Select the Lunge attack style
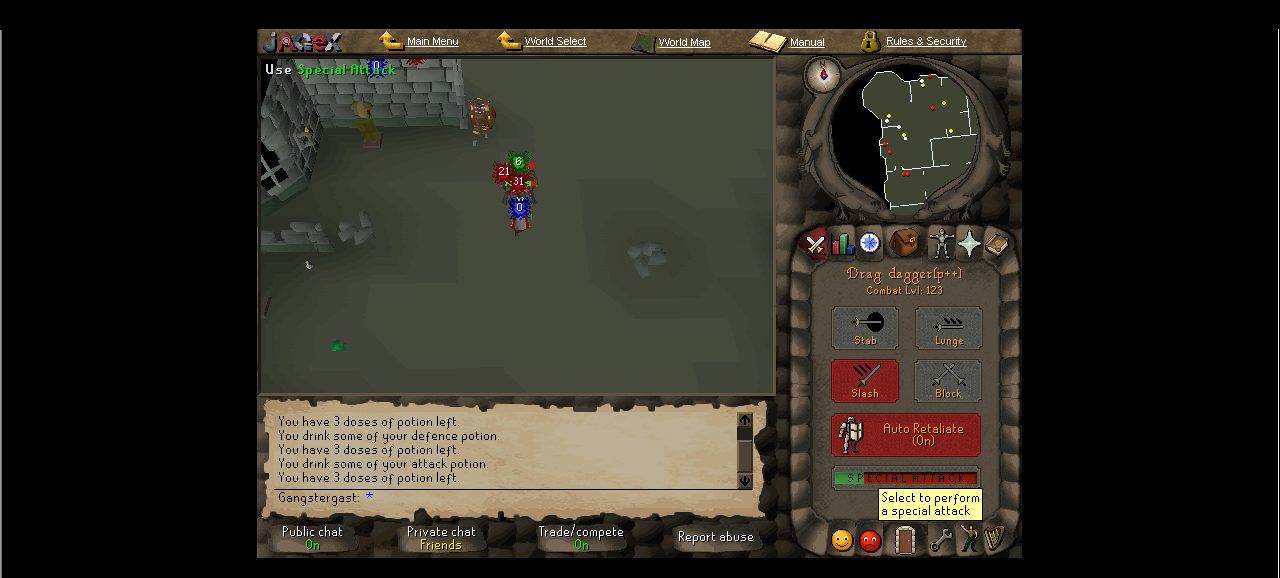Viewport: 1280px width, 578px height. tap(948, 328)
